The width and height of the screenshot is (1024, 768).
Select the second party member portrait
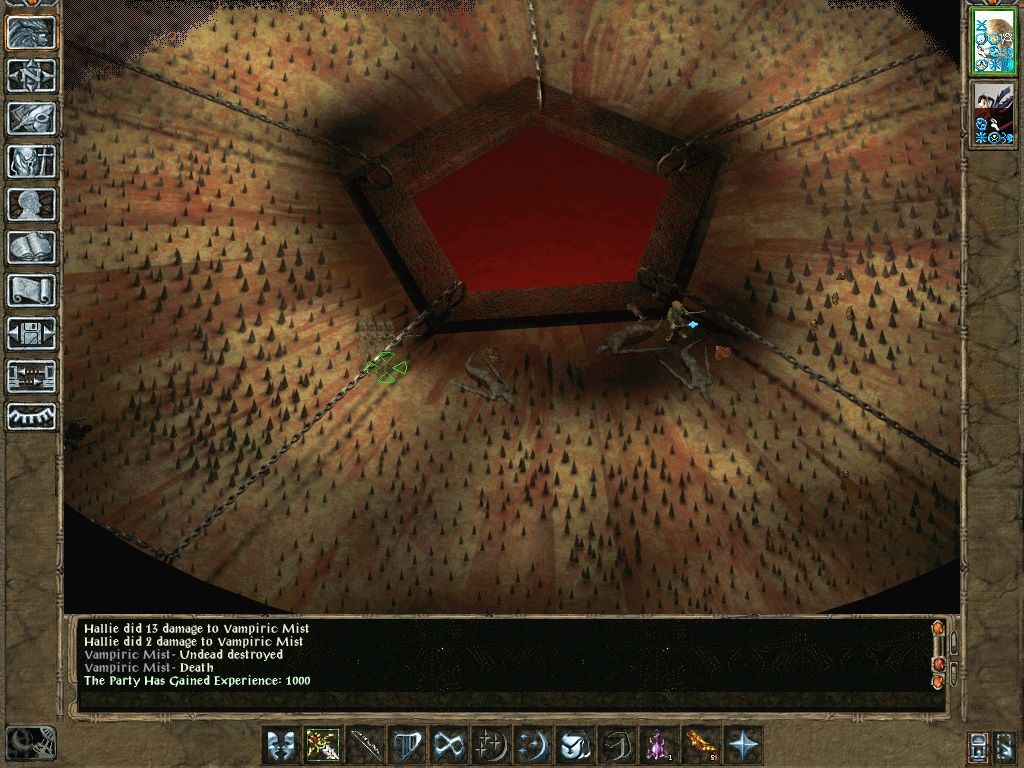[994, 114]
